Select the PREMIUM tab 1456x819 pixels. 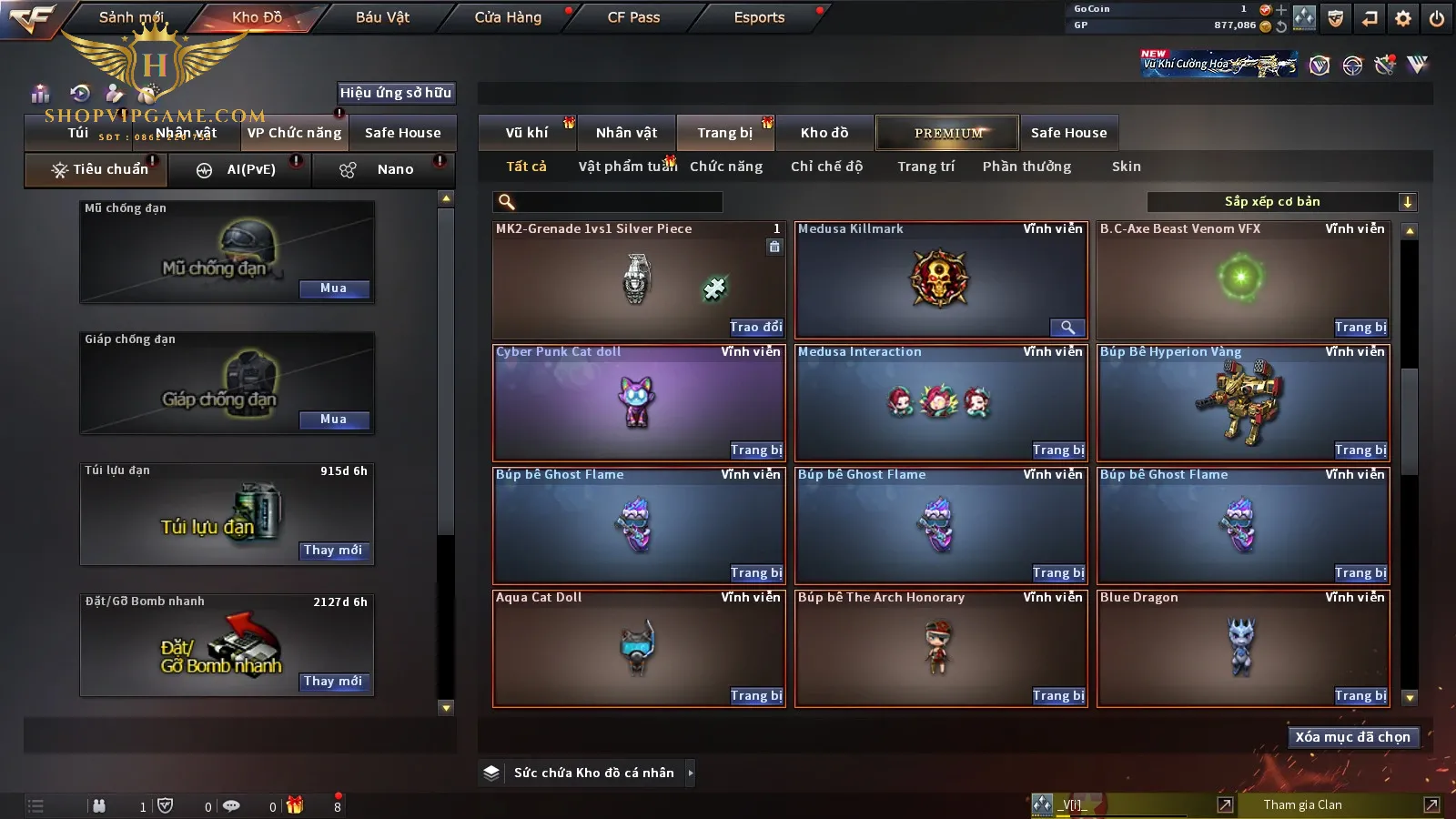tap(948, 133)
